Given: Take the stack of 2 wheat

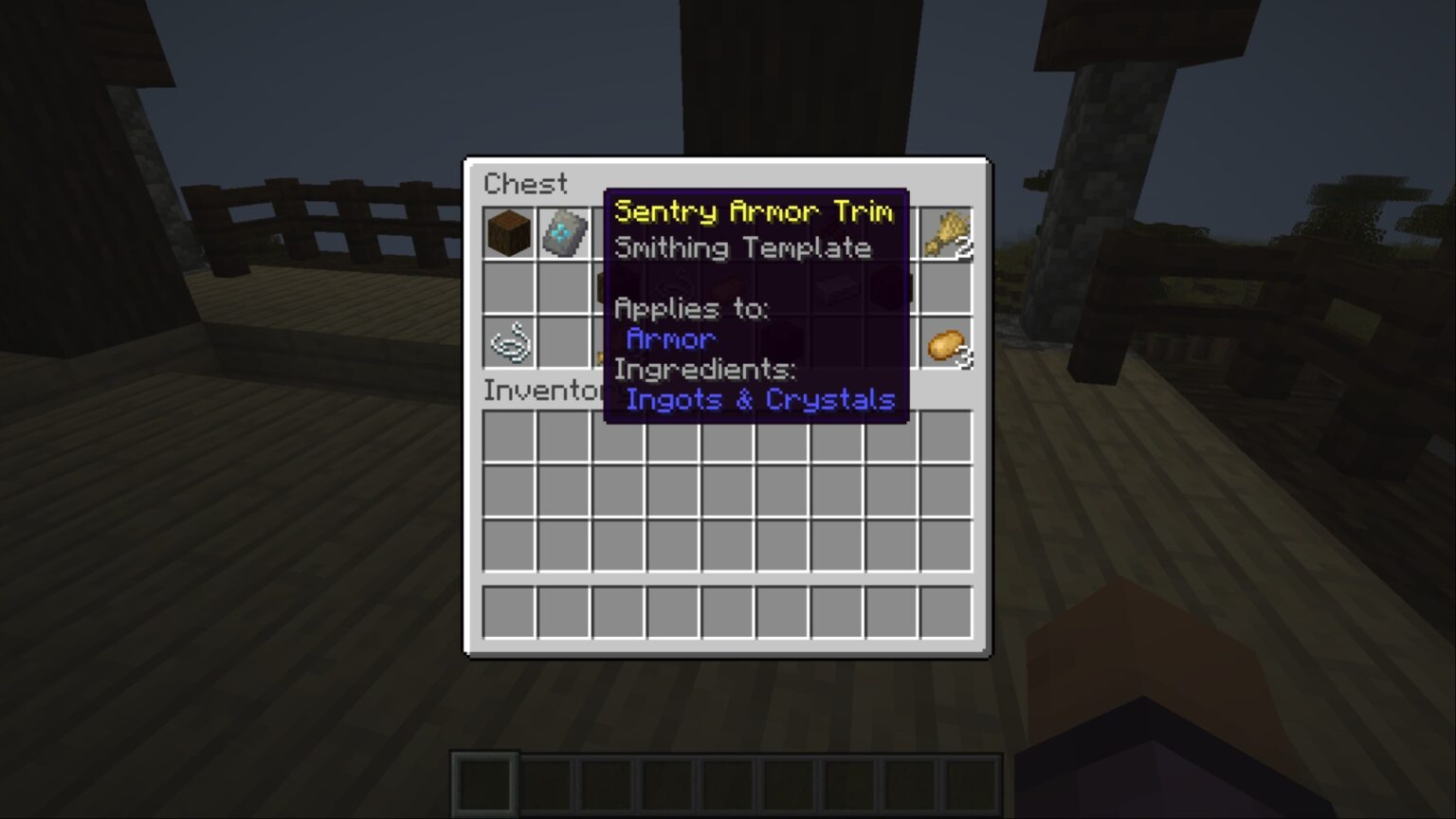Looking at the screenshot, I should coord(946,232).
